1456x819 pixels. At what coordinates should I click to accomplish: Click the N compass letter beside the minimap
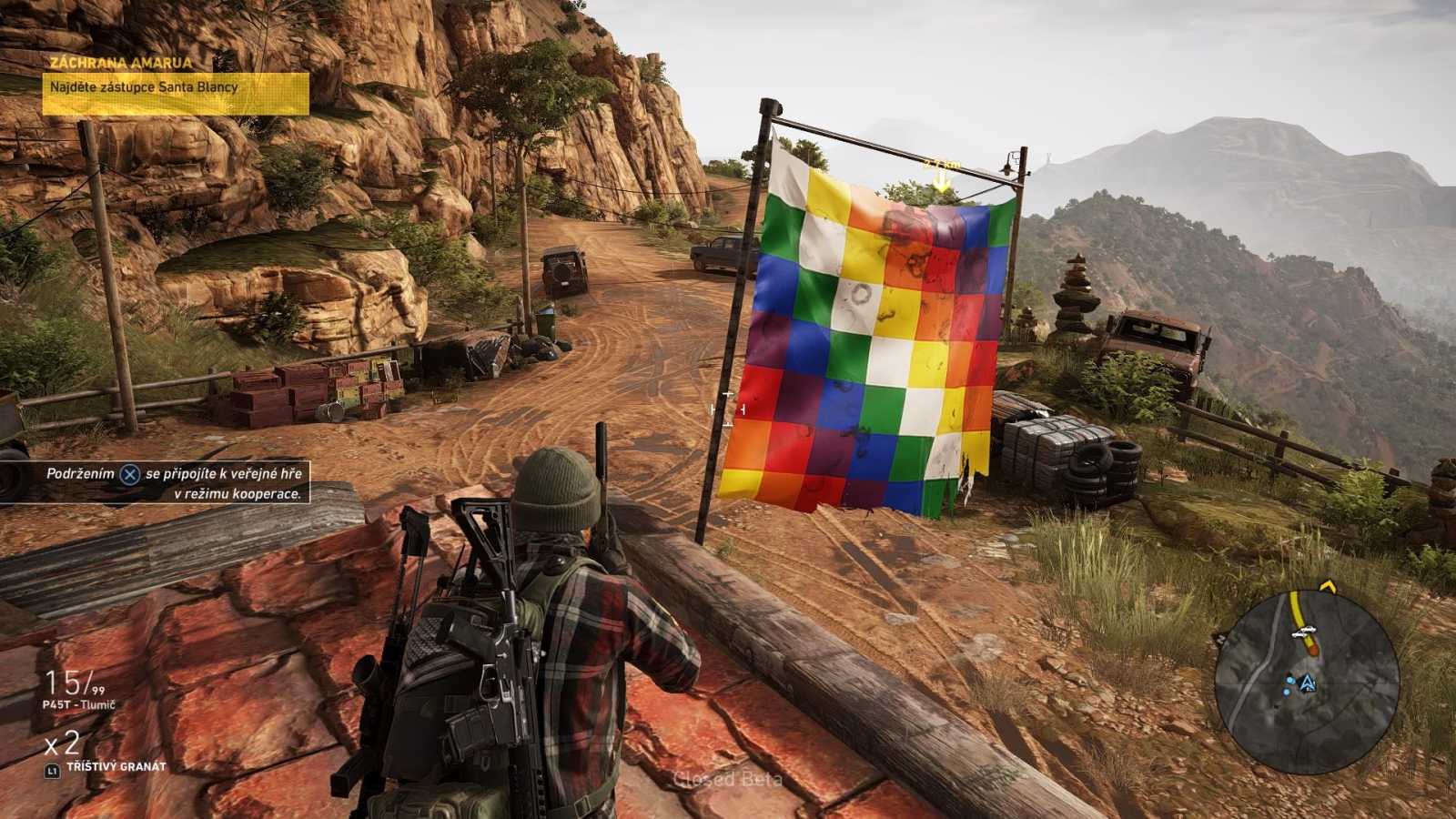click(1221, 638)
